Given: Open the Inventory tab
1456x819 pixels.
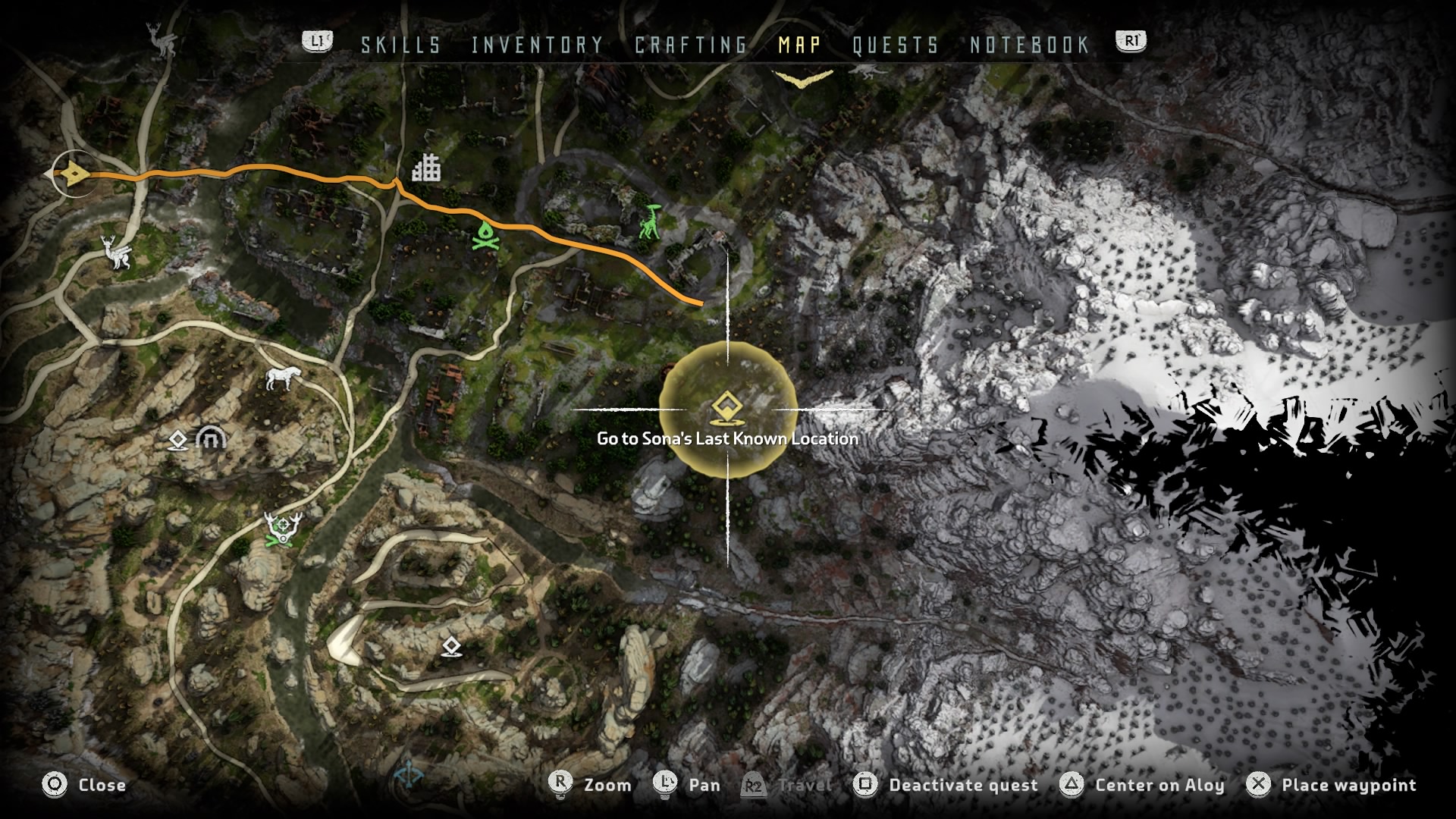Looking at the screenshot, I should [537, 45].
